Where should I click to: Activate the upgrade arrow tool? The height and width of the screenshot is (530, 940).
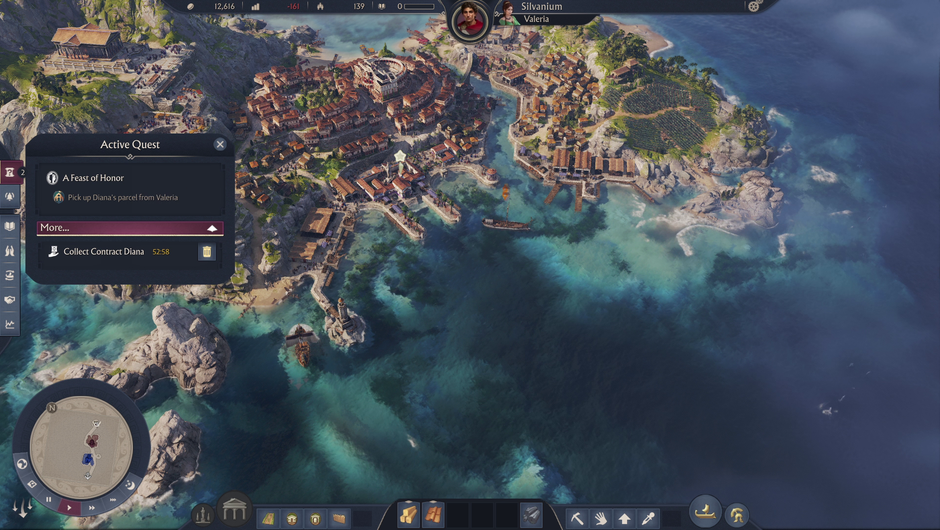pyautogui.click(x=625, y=518)
